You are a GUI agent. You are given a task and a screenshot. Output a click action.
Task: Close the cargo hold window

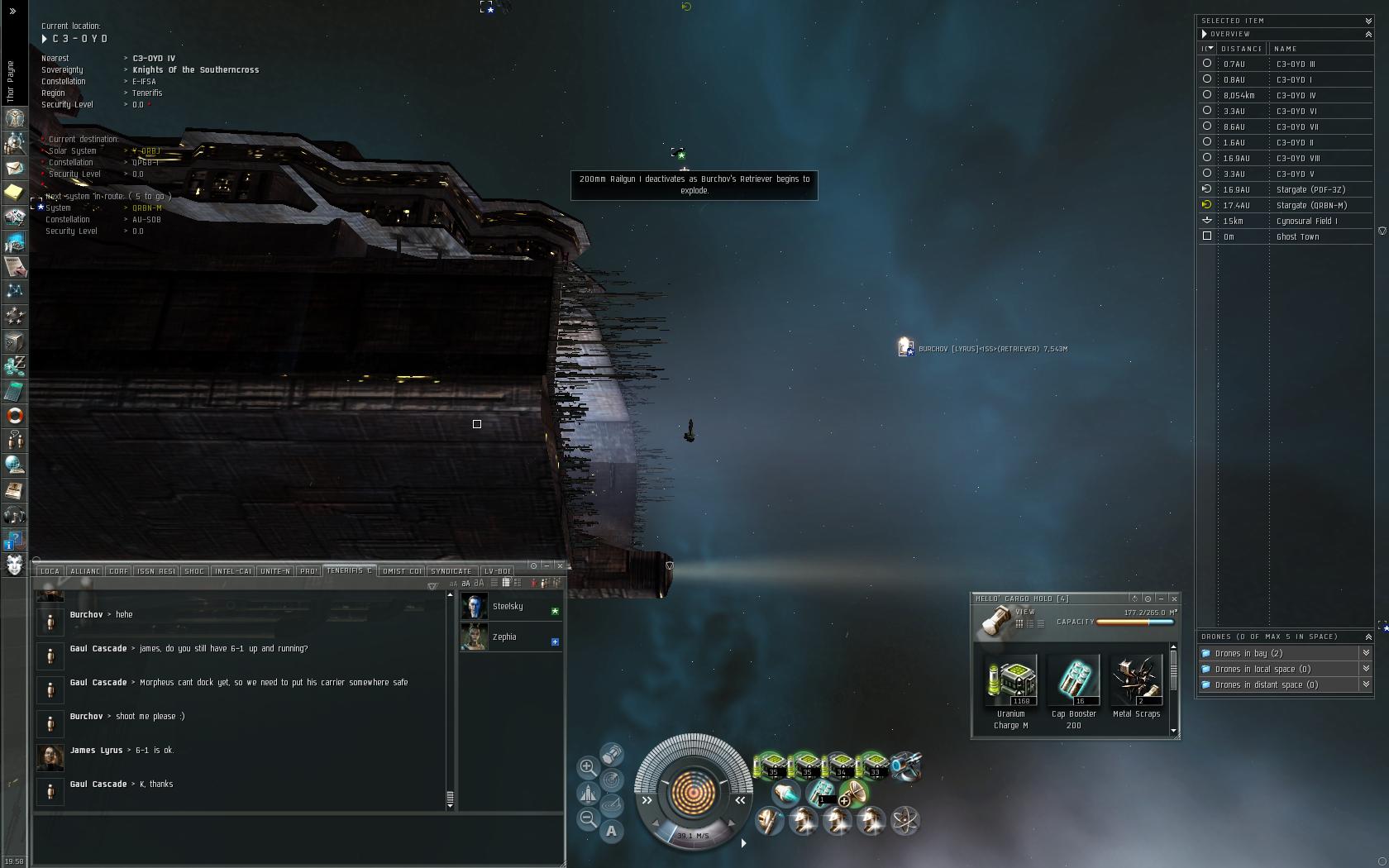tap(1174, 599)
